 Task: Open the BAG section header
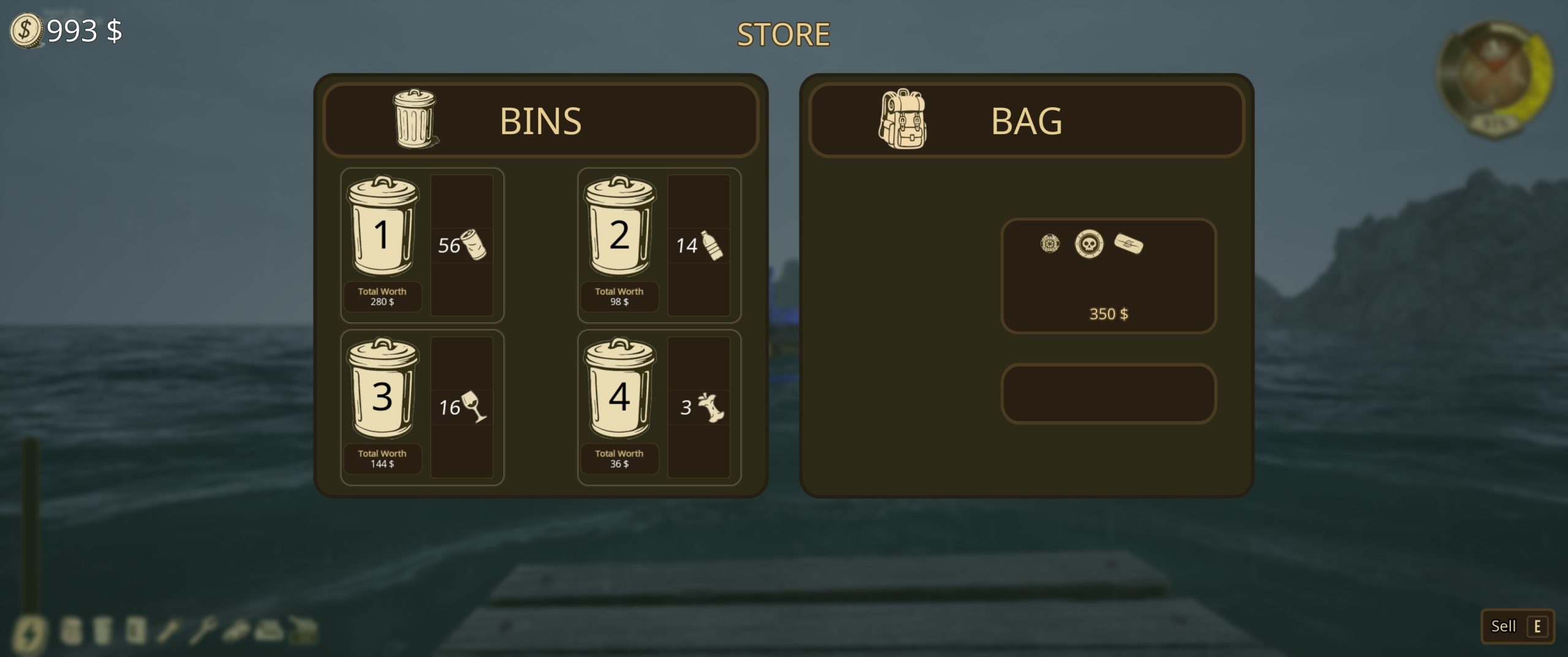(1027, 120)
